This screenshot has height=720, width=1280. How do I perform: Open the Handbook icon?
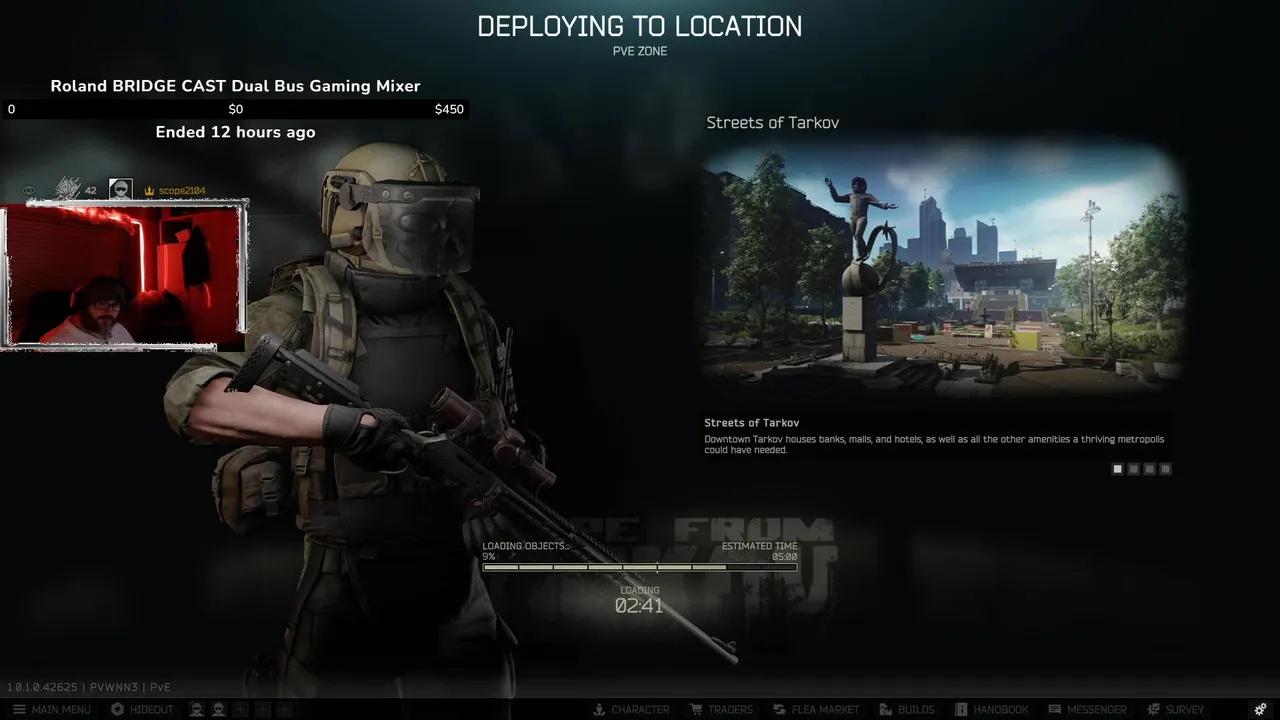click(962, 709)
